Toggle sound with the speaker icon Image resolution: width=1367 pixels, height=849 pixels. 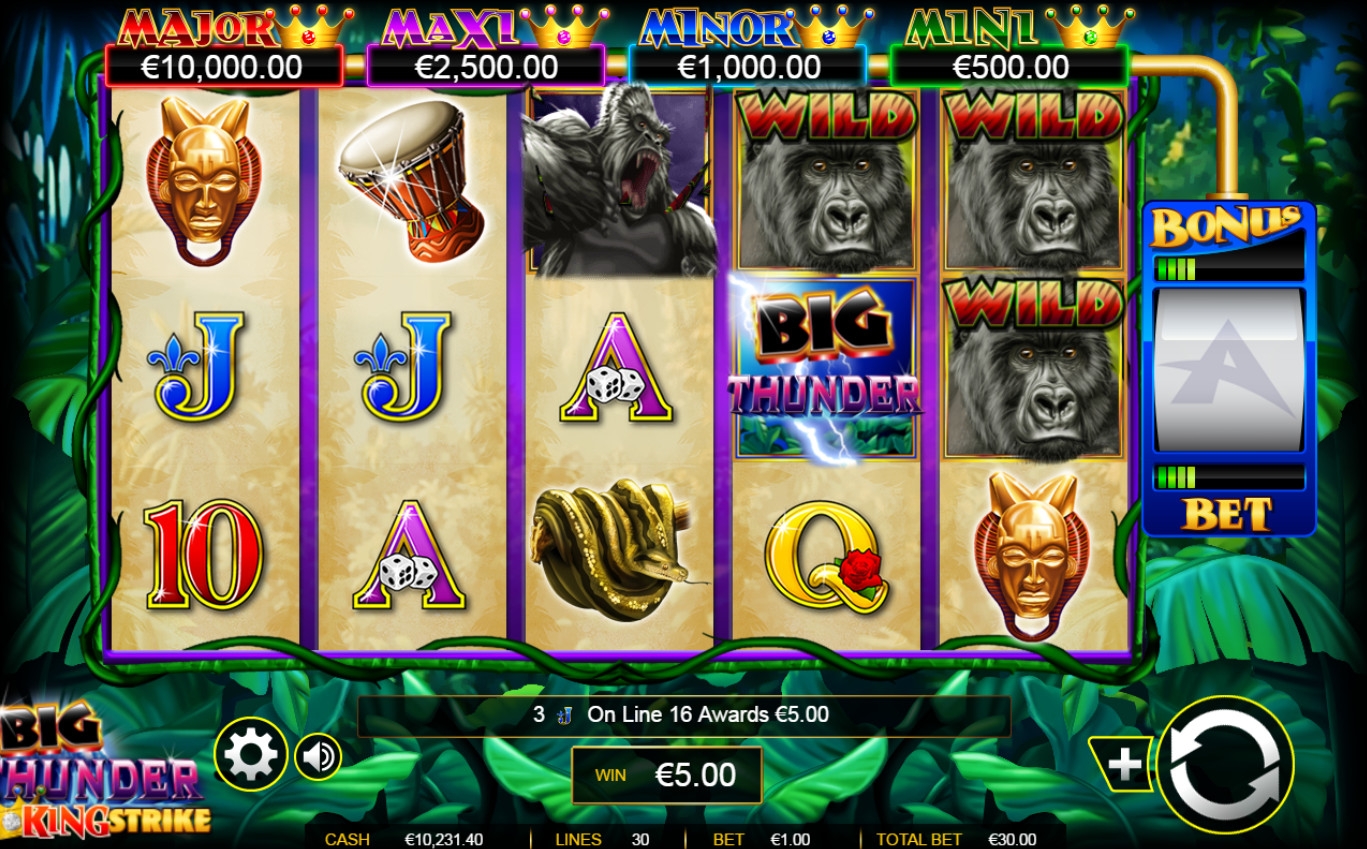(319, 756)
